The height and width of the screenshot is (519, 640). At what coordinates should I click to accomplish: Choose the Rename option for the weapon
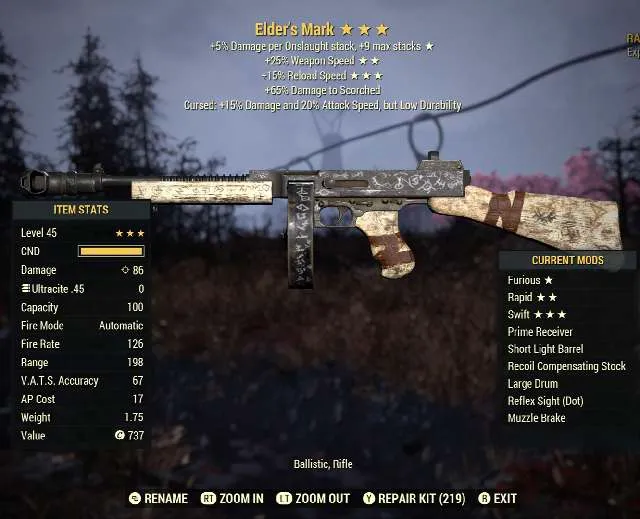tap(158, 498)
